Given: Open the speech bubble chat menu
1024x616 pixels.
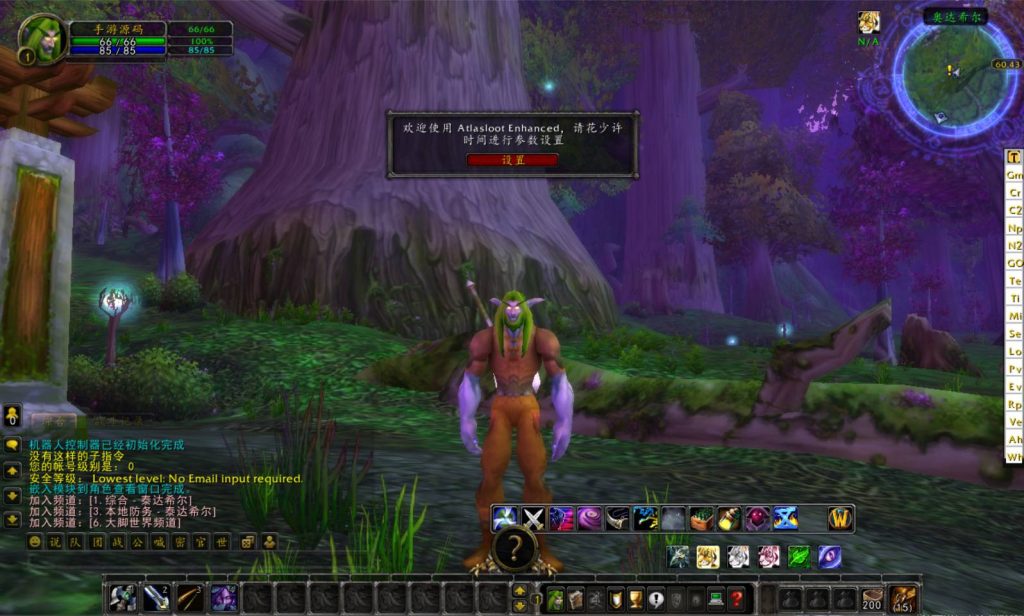Looking at the screenshot, I should 12,445.
